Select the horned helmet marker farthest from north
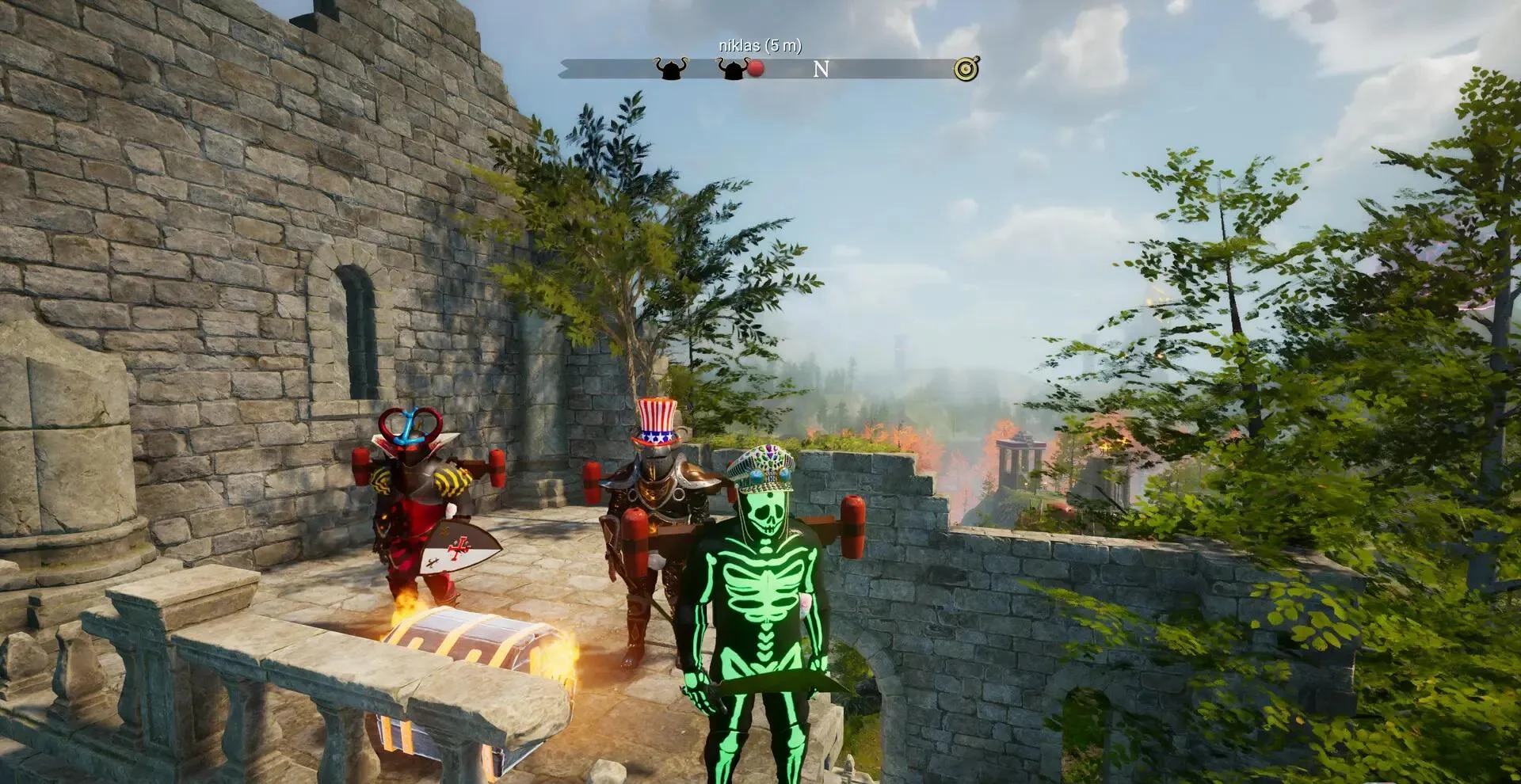 tap(670, 69)
